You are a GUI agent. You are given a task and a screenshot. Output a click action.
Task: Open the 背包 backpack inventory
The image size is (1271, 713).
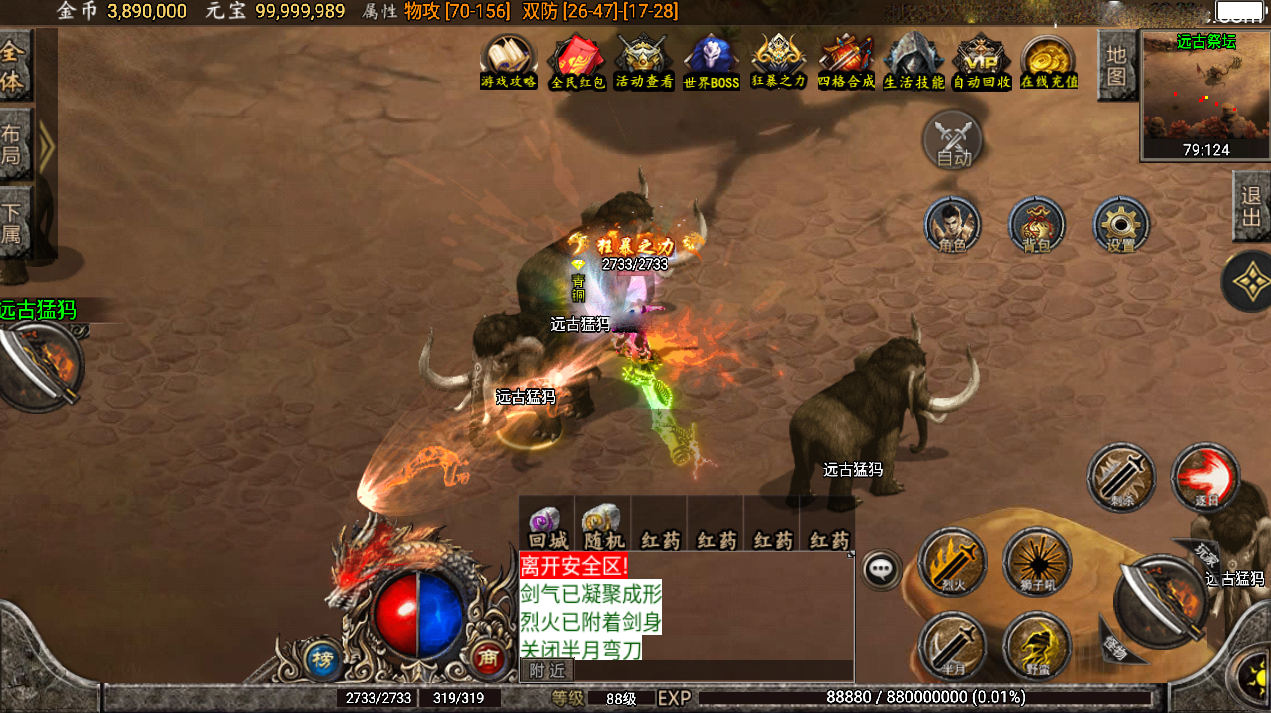tap(1037, 224)
